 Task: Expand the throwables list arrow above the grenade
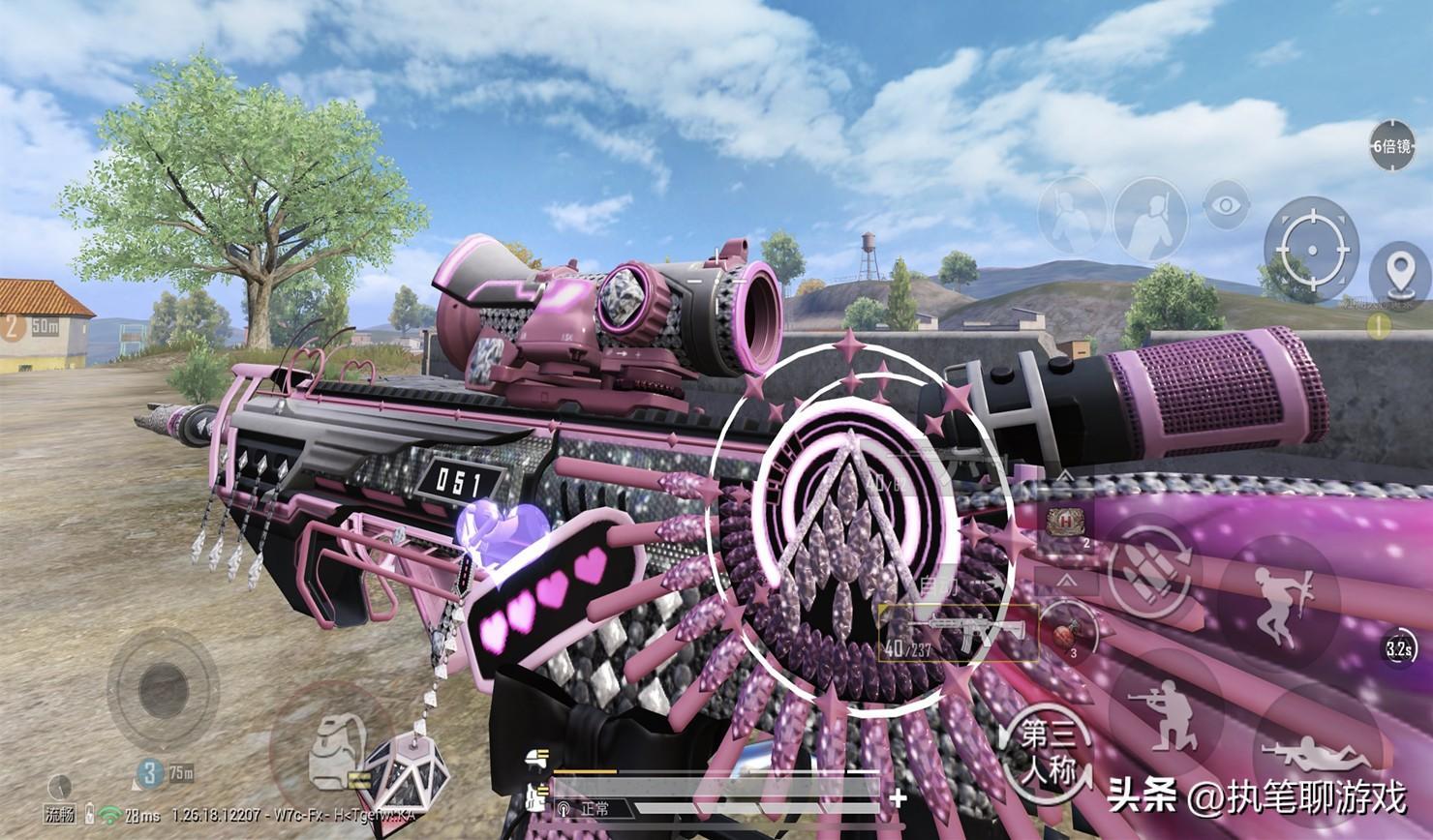[x=1065, y=581]
